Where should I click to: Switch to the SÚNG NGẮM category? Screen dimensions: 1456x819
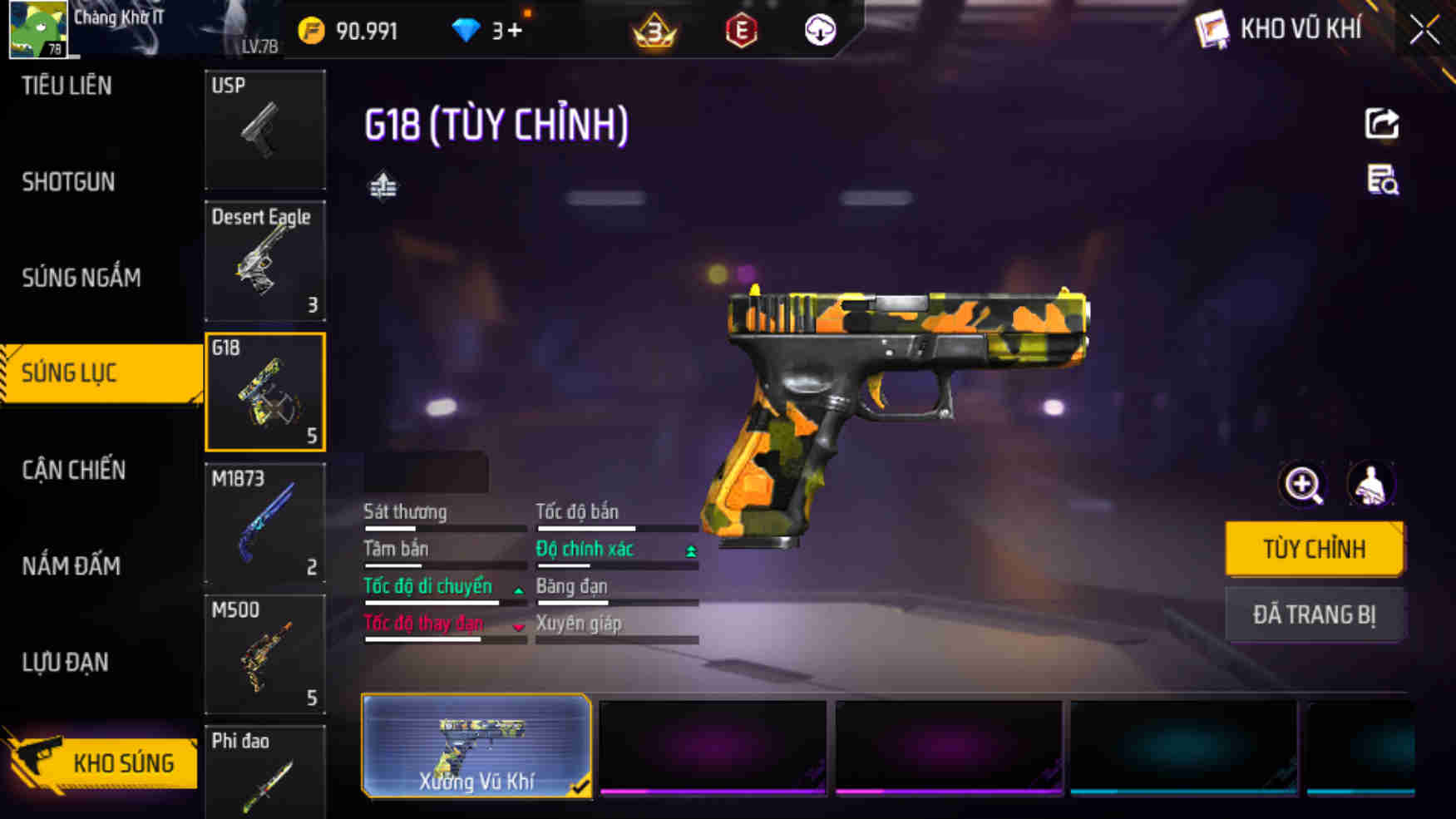[x=81, y=278]
